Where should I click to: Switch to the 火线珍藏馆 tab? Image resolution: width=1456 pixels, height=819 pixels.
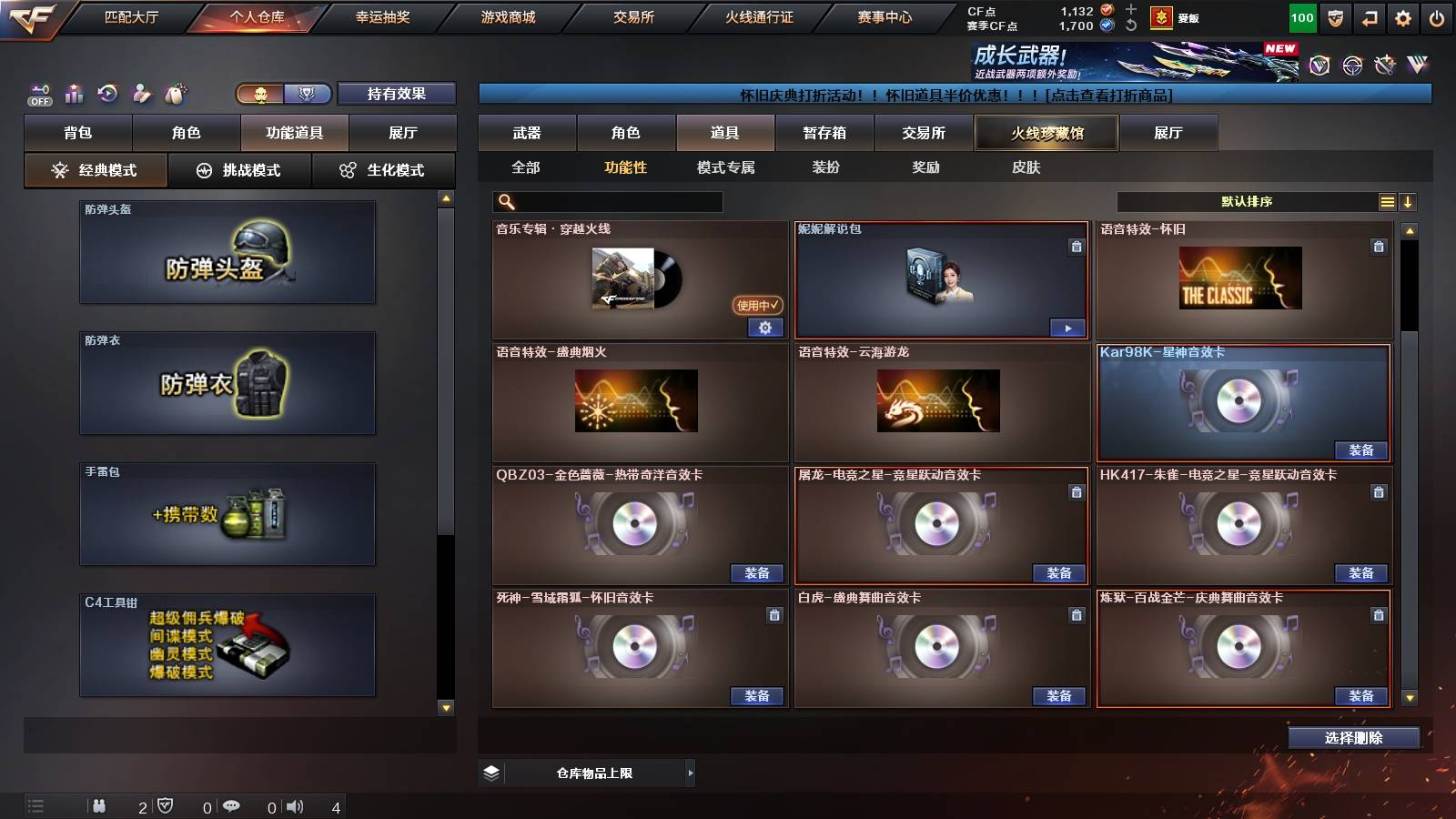tap(1046, 133)
